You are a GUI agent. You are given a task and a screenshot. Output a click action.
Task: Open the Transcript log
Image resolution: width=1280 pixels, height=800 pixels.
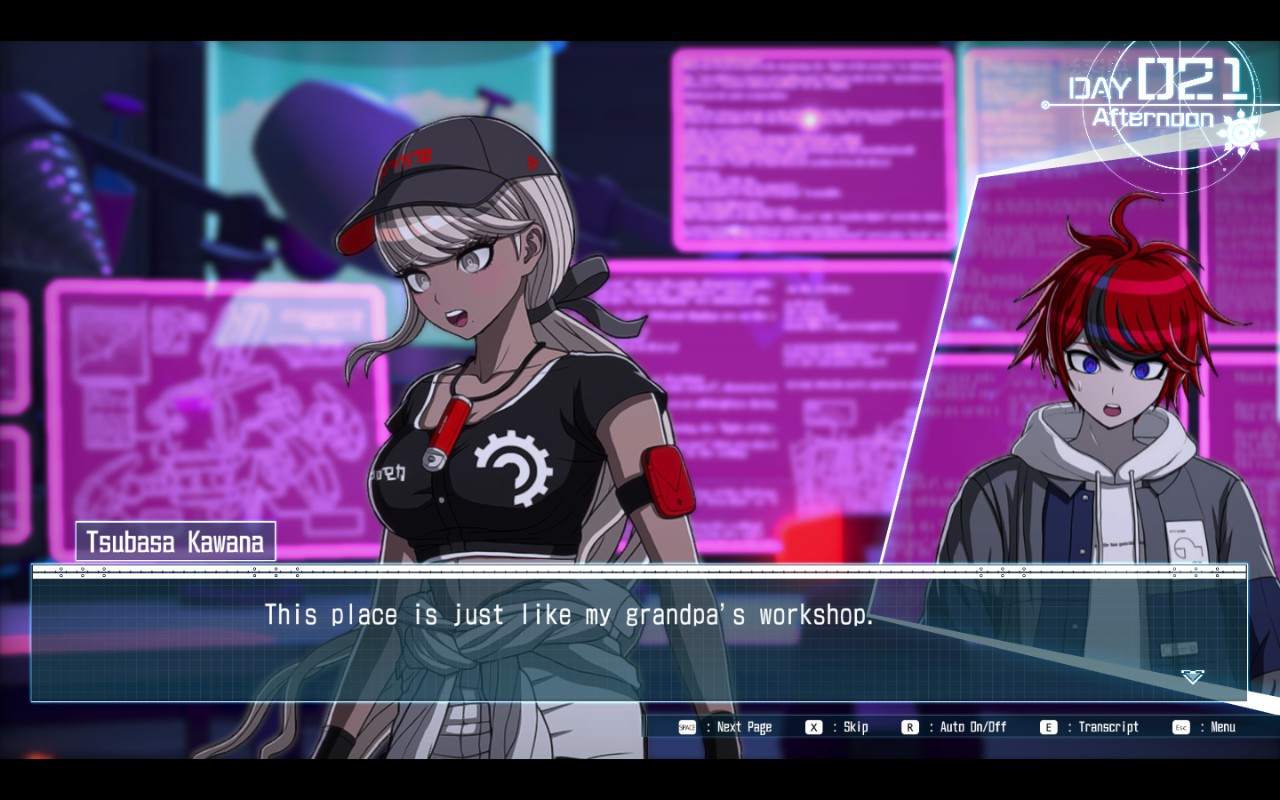(x=1107, y=727)
